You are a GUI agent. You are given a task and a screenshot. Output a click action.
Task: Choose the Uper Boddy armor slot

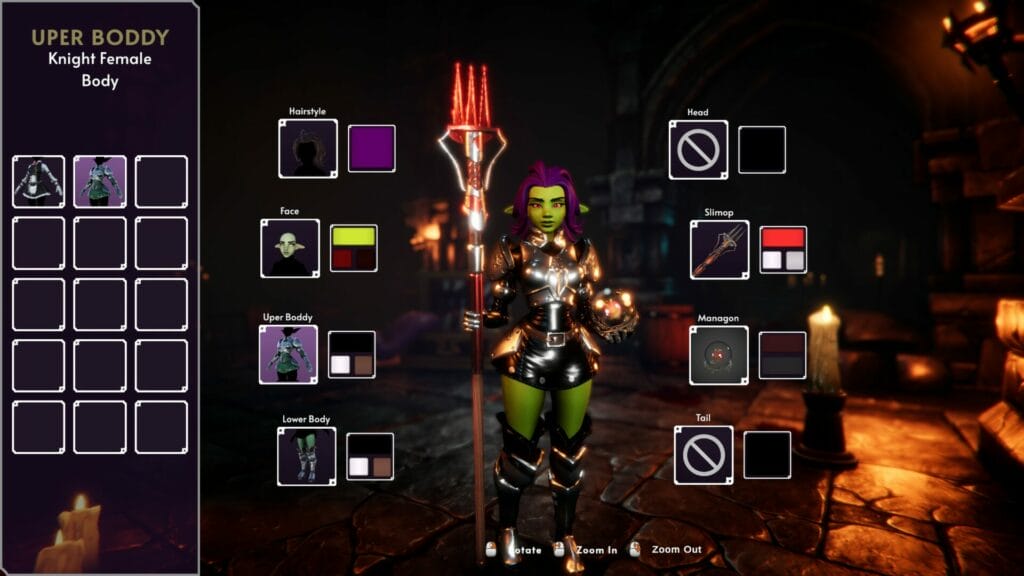click(x=288, y=354)
